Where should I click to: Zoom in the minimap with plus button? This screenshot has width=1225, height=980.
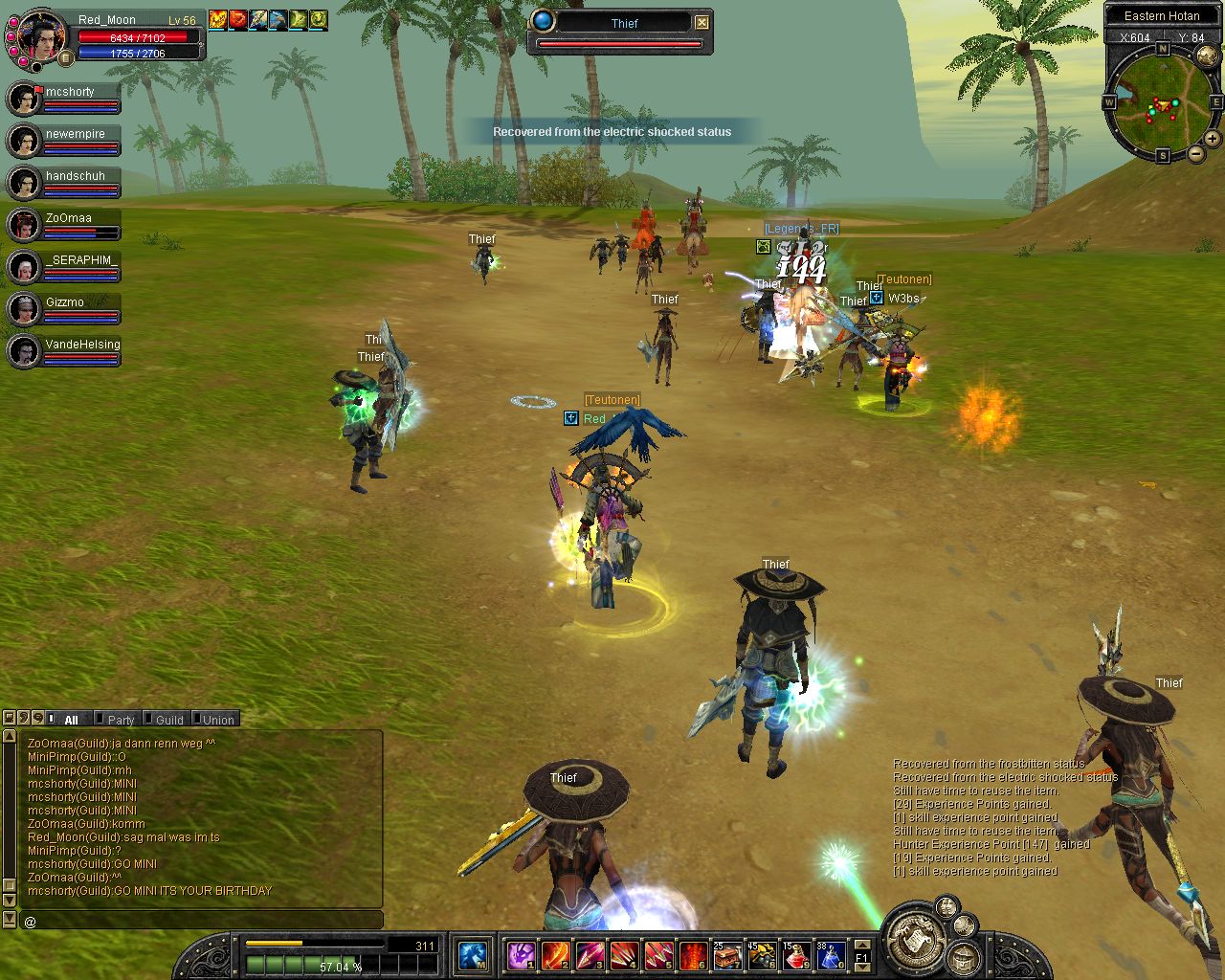1213,139
